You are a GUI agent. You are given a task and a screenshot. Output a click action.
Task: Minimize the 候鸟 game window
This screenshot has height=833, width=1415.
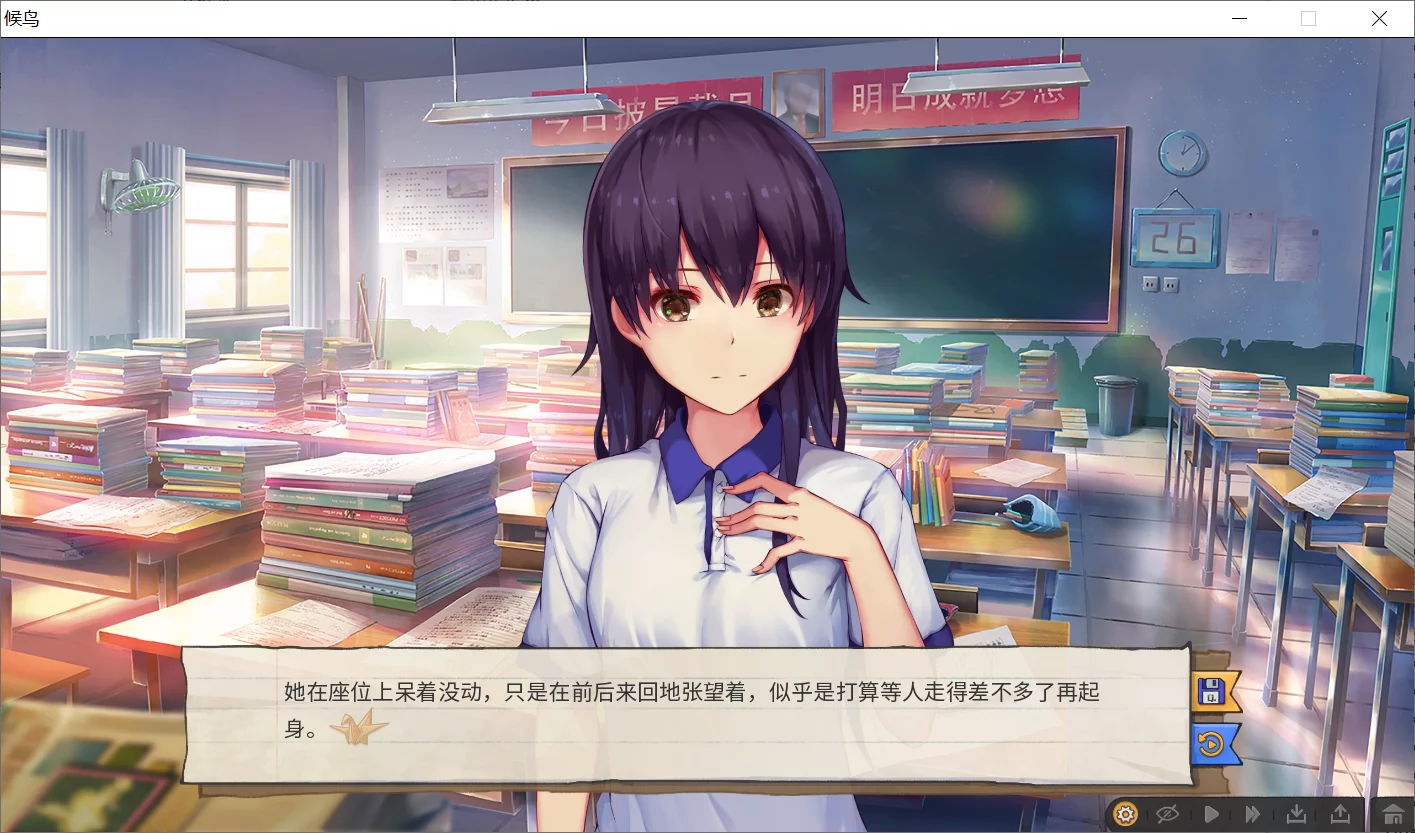pos(1239,18)
